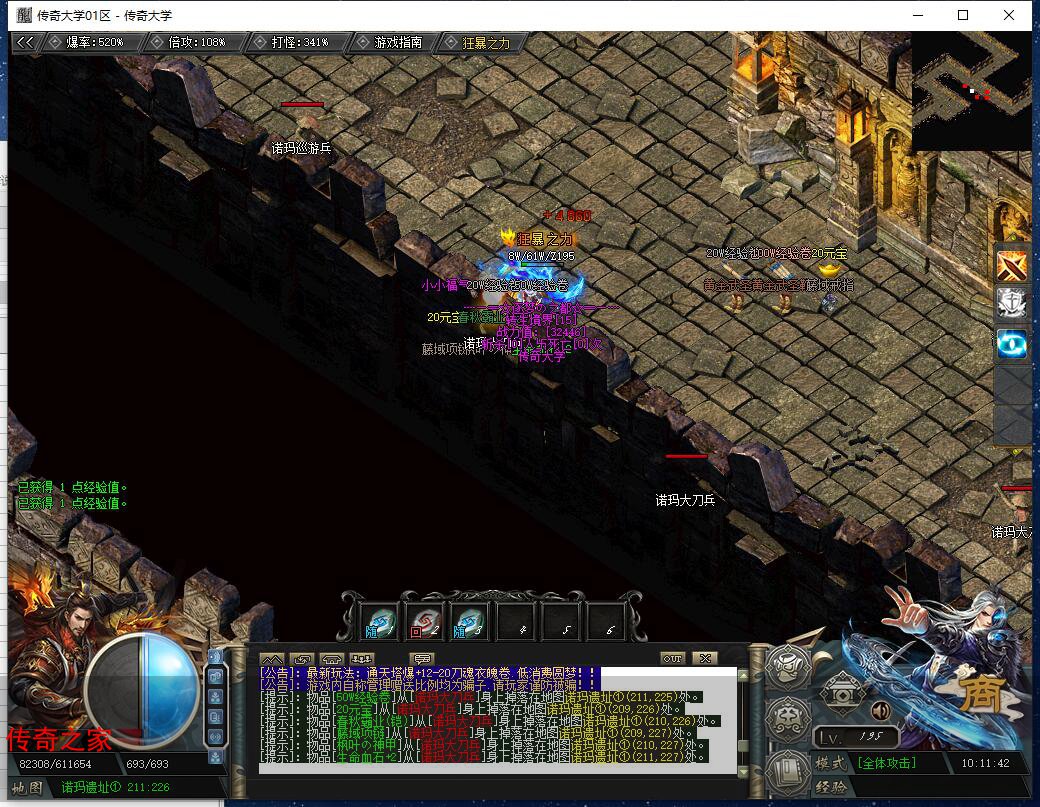Open the 游戏指南 game guide
This screenshot has height=807, width=1040.
[x=398, y=42]
